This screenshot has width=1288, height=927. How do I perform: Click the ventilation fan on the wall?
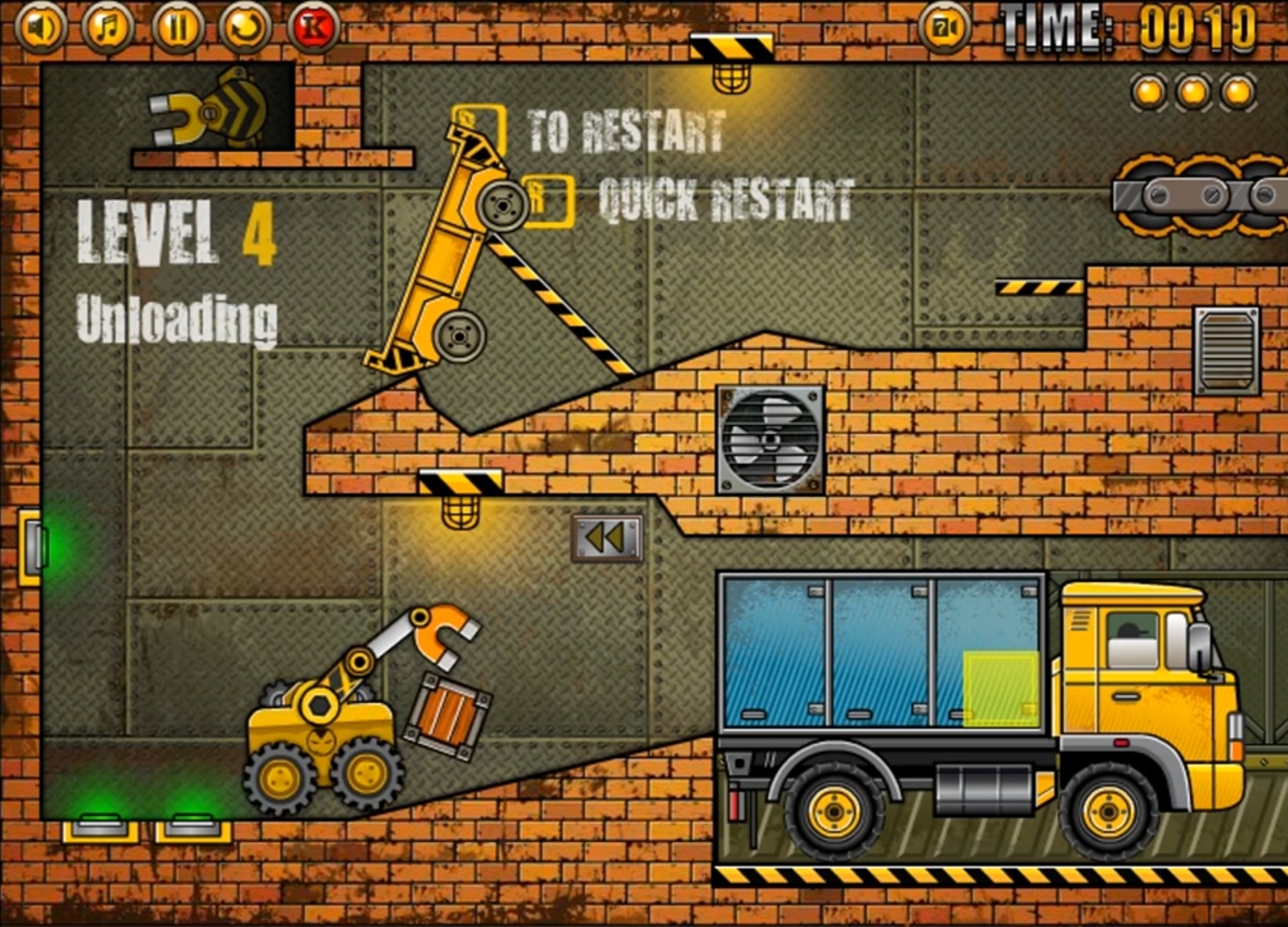point(768,441)
